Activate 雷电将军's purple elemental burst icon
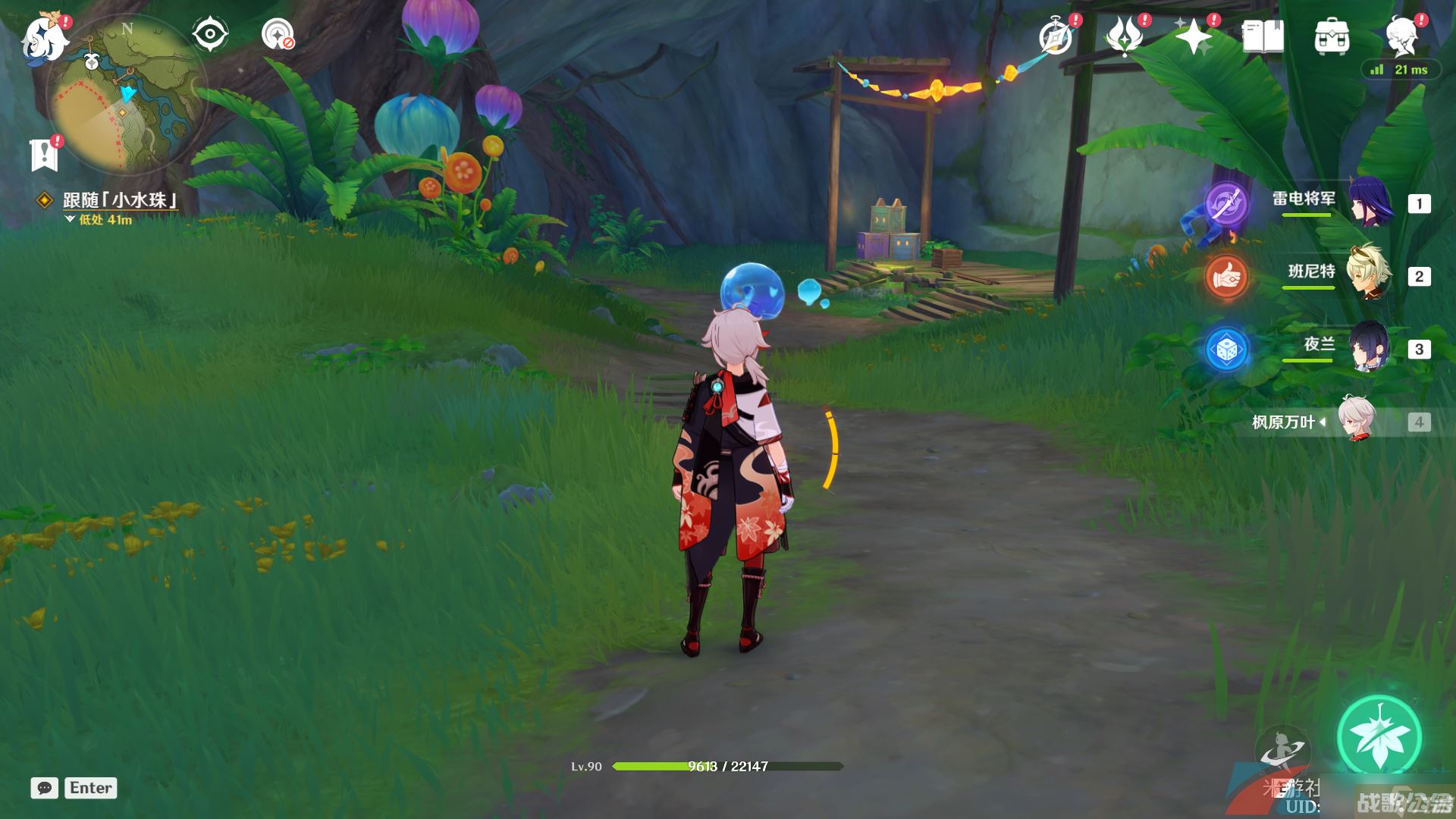1456x819 pixels. point(1226,203)
